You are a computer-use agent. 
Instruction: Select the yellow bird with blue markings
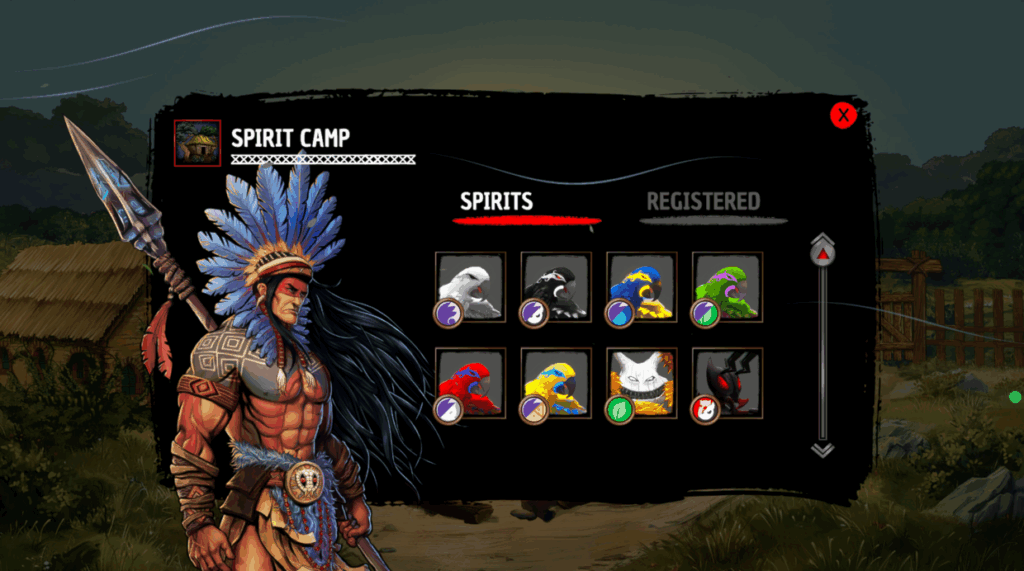(x=556, y=383)
